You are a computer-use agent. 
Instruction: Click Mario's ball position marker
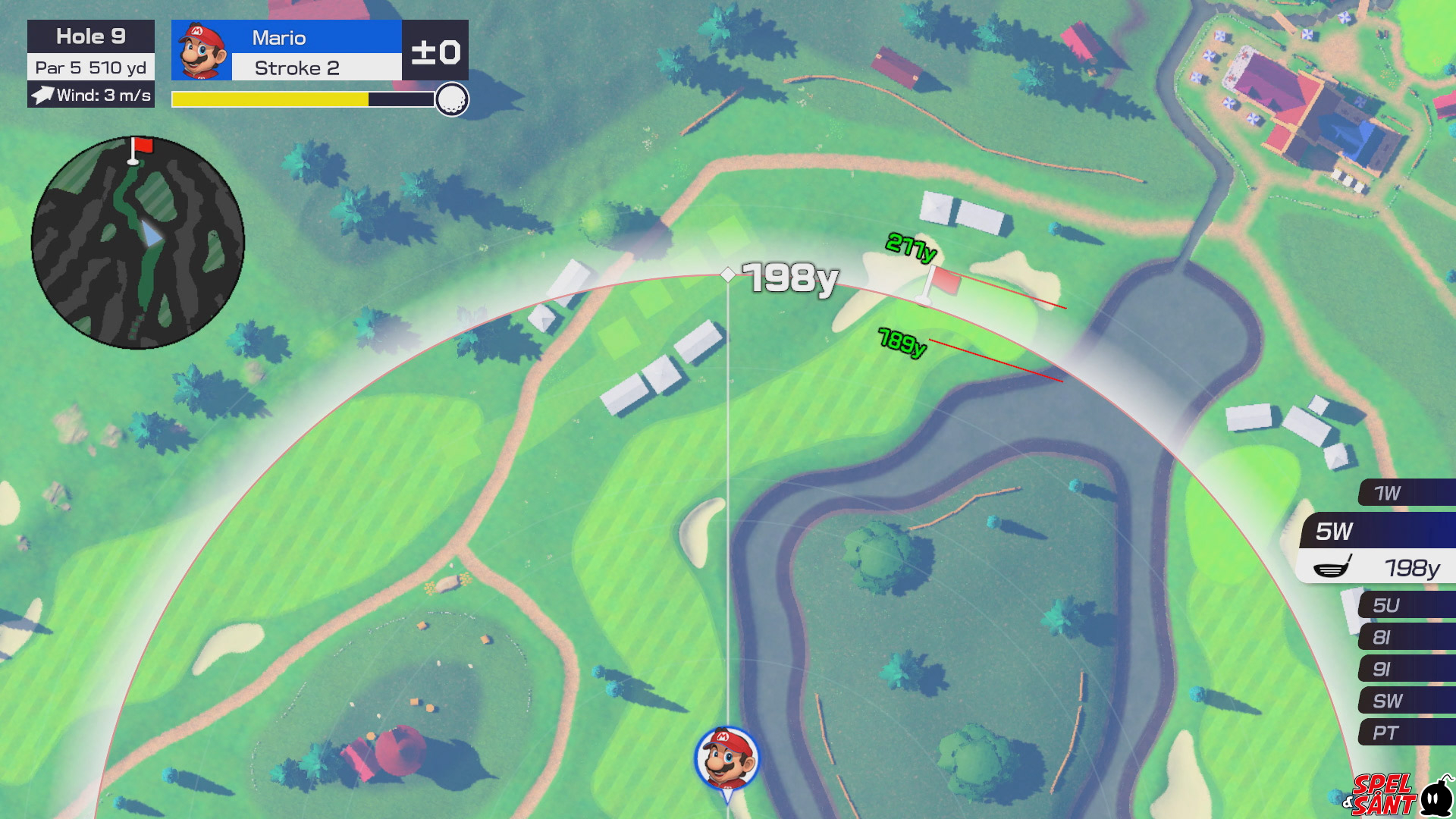coord(726,758)
